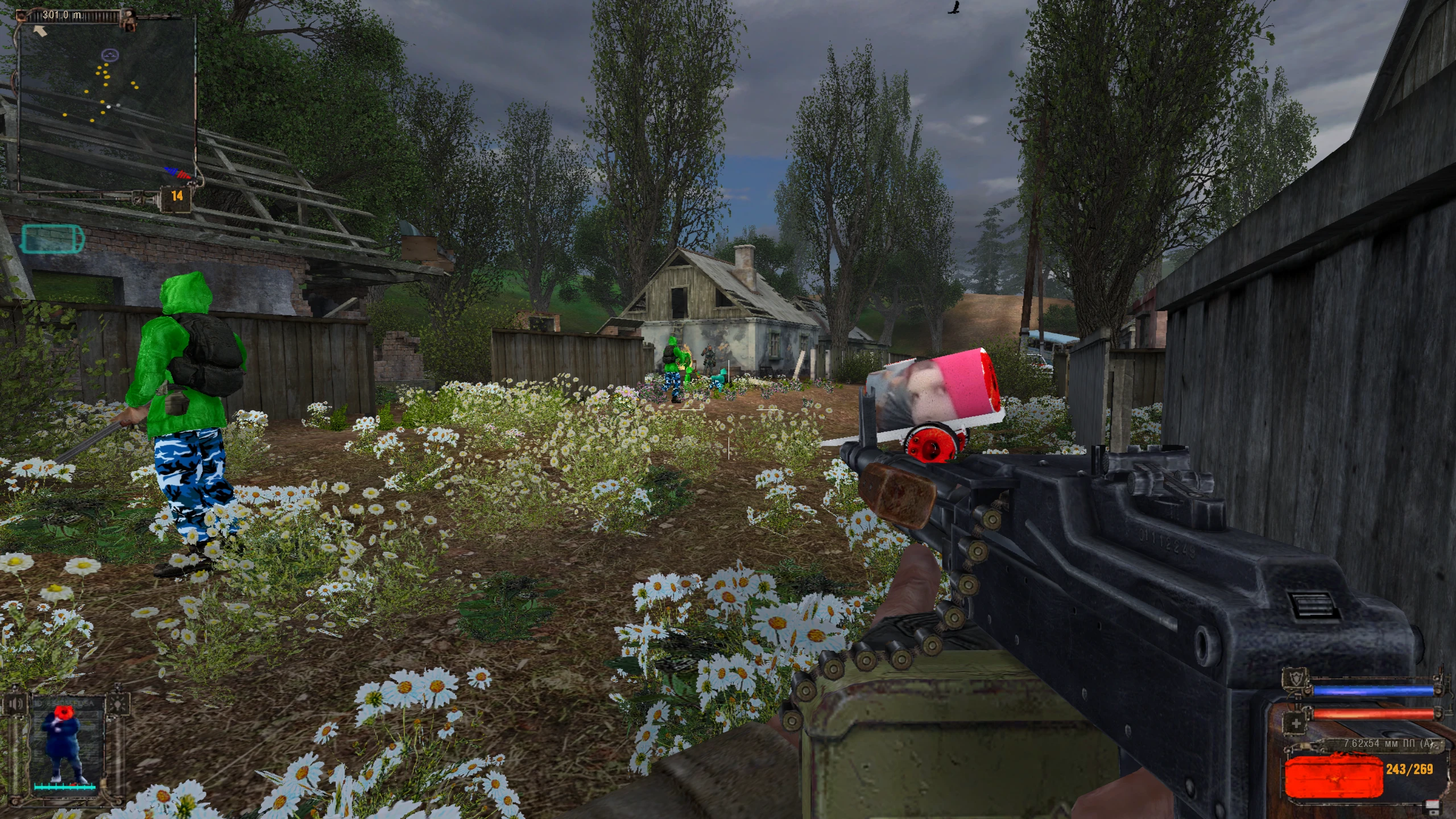1456x819 pixels.
Task: Adjust the cyan sound meter below the enemy portrait
Action: pyautogui.click(x=64, y=788)
